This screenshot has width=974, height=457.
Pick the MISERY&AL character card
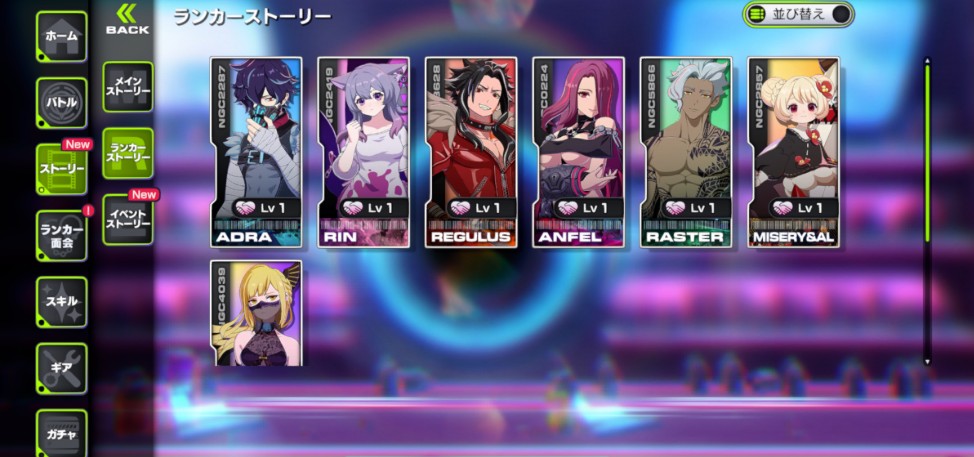click(793, 152)
